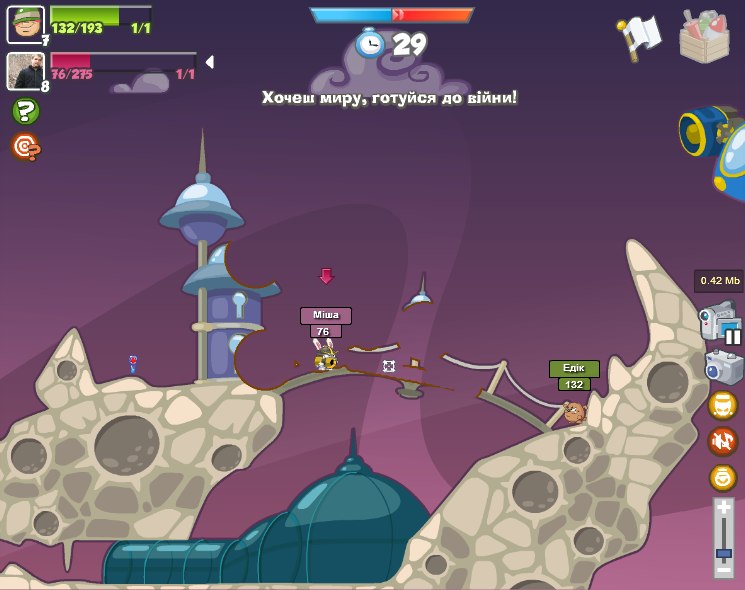Take a screenshot with the photo camera
745x590 pixels.
click(722, 367)
